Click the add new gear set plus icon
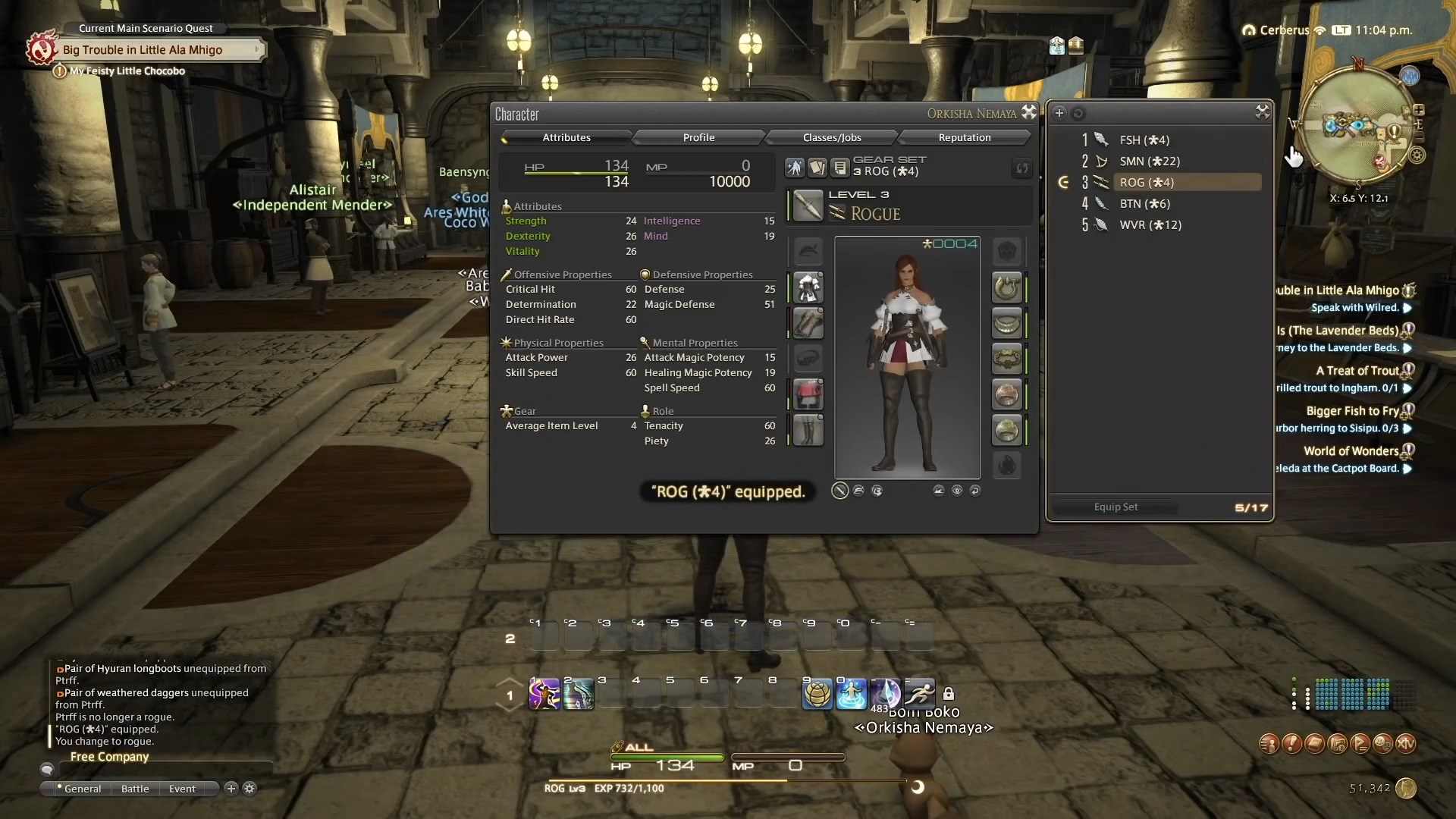1456x819 pixels. [1059, 112]
